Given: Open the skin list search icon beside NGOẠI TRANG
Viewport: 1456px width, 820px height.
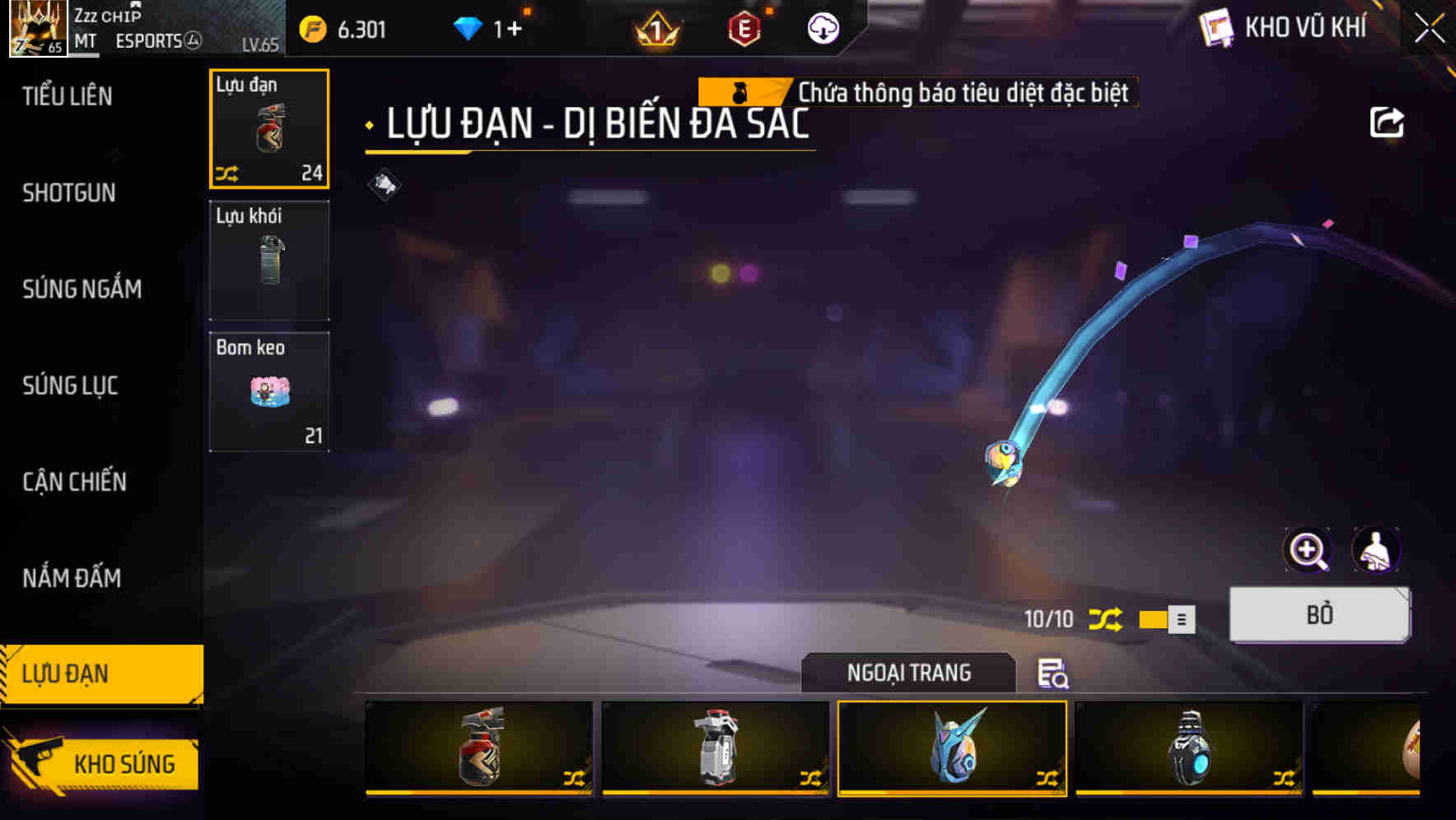Looking at the screenshot, I should 1052,674.
